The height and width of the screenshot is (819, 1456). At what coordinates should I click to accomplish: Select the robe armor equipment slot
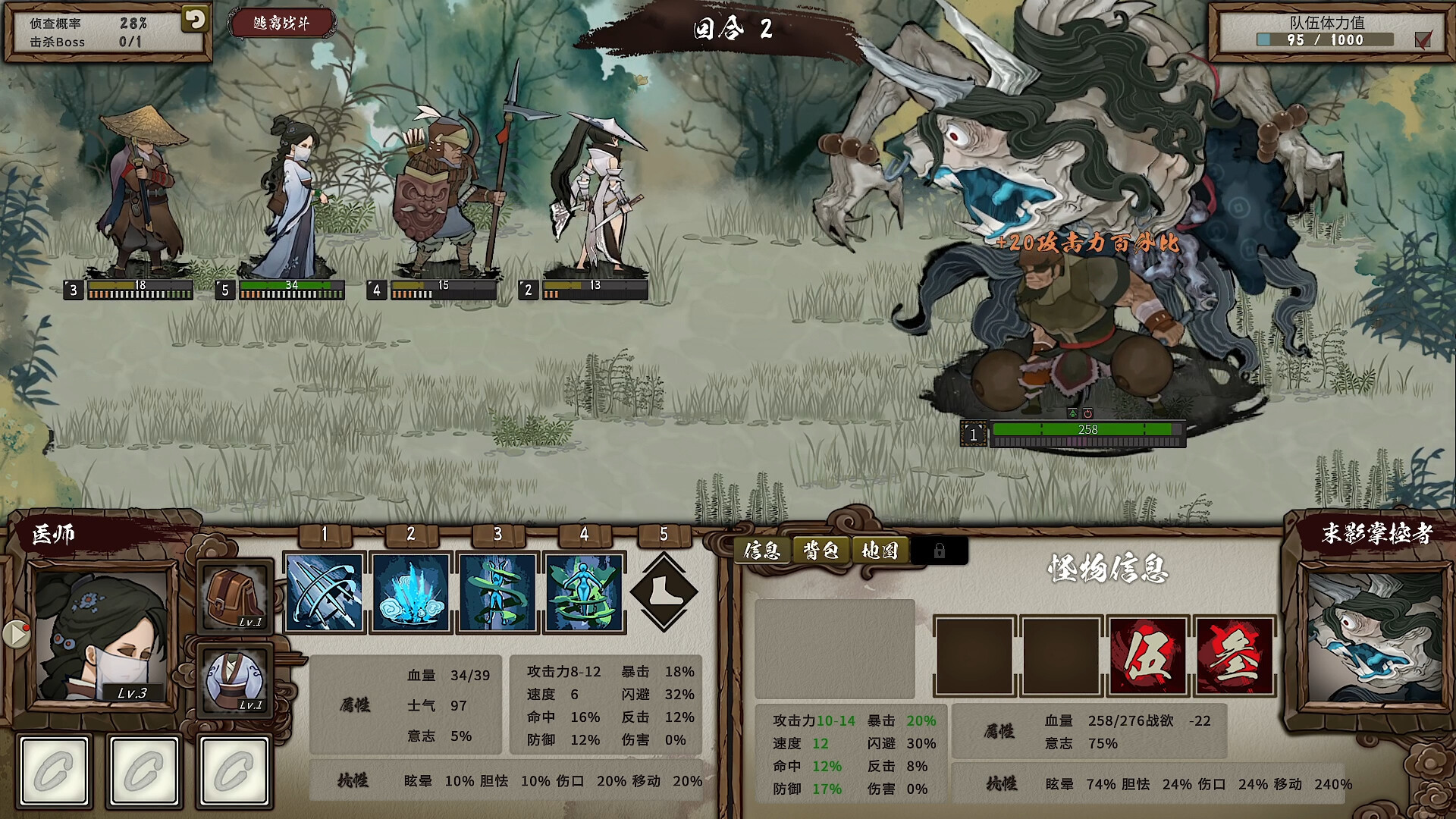[235, 679]
